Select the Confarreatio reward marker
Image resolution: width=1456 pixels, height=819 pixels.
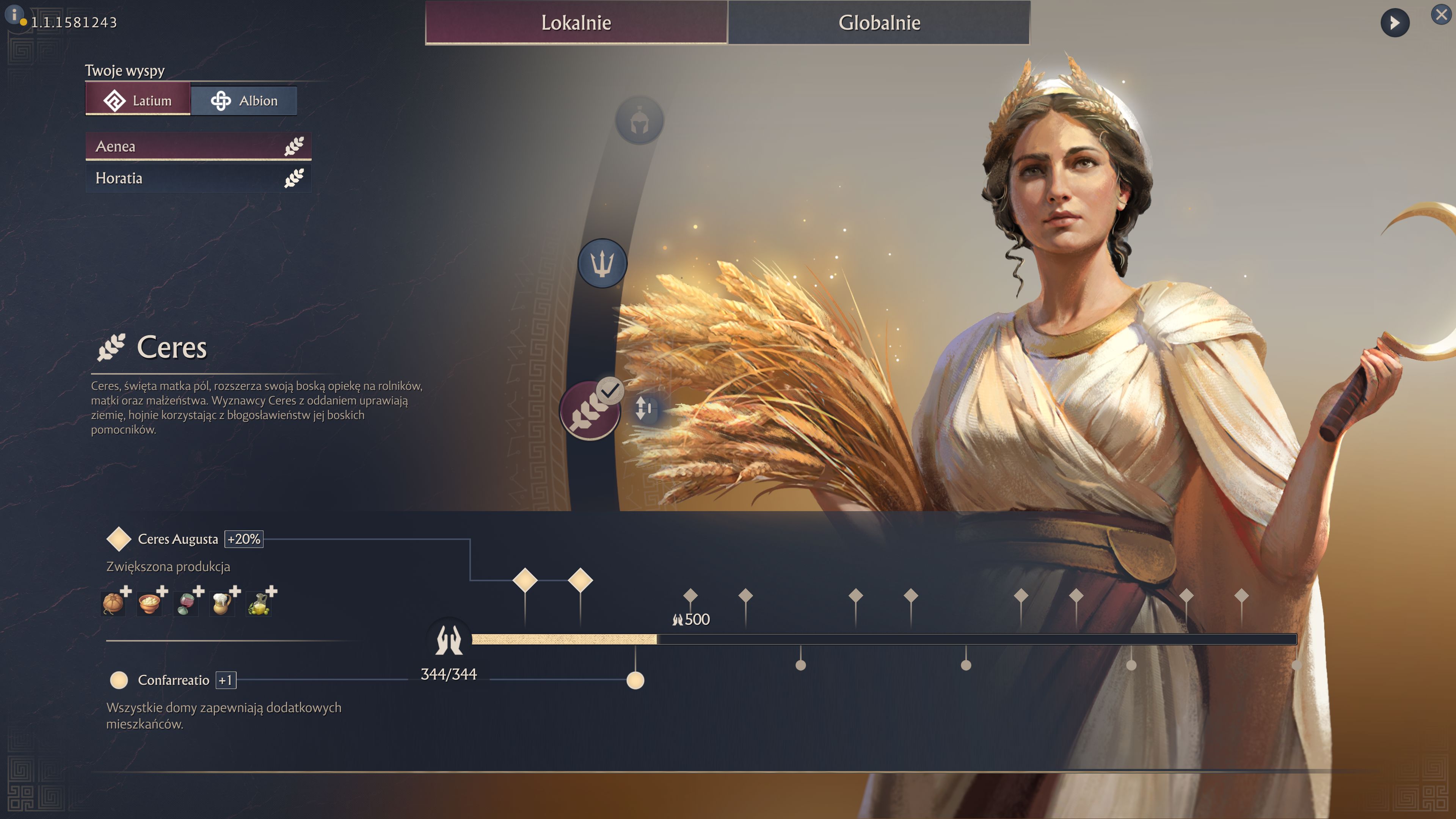click(635, 680)
